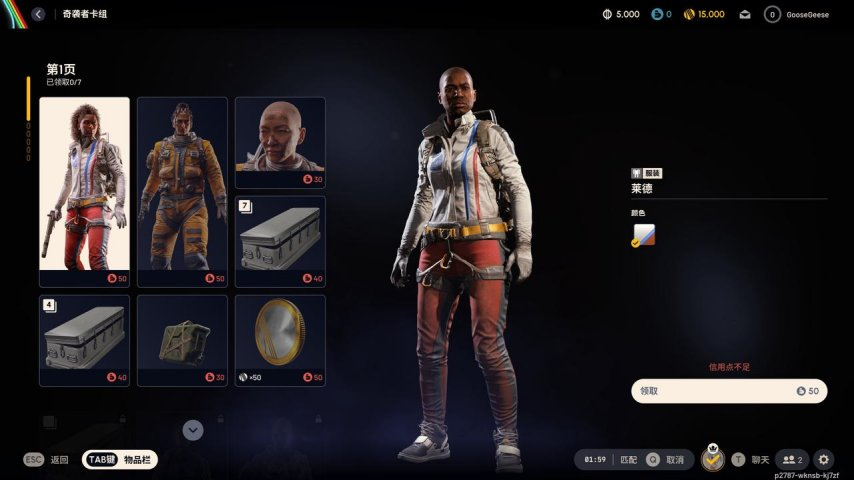This screenshot has width=854, height=480.
Task: Pick the green backpack reward card
Action: (x=182, y=340)
